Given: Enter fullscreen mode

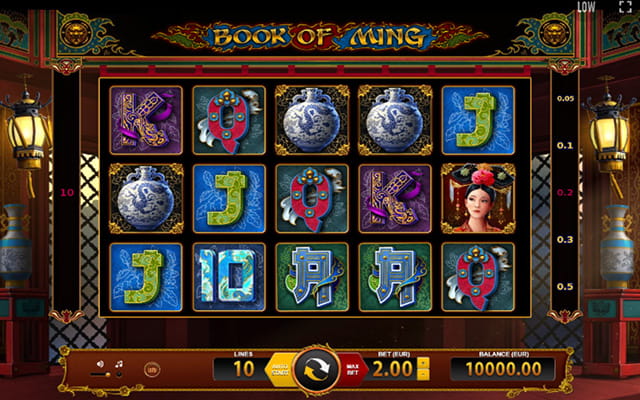Looking at the screenshot, I should coord(626,7).
